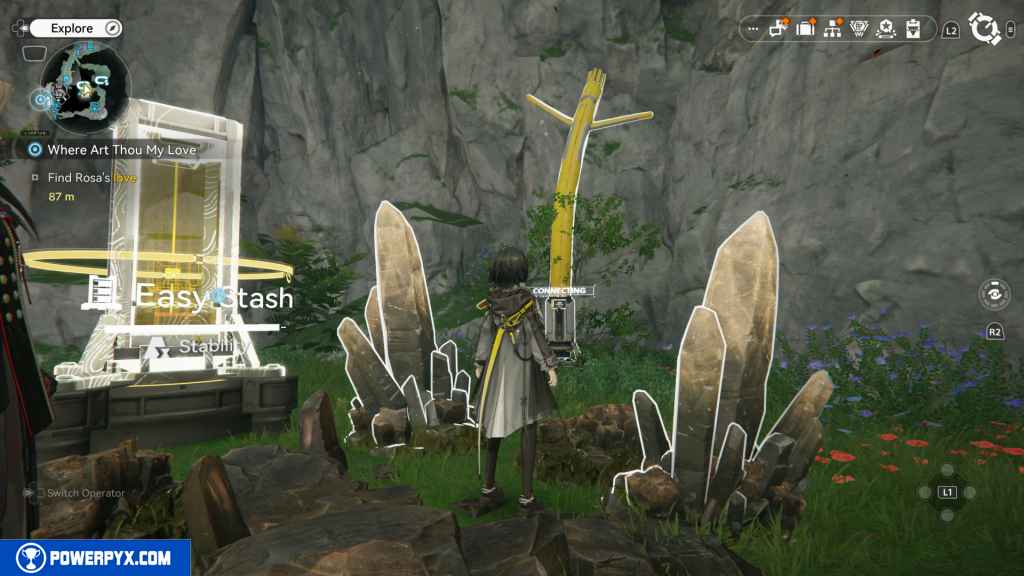Image resolution: width=1024 pixels, height=576 pixels.
Task: Click the PowerPyx.com watermark logo
Action: click(x=95, y=558)
